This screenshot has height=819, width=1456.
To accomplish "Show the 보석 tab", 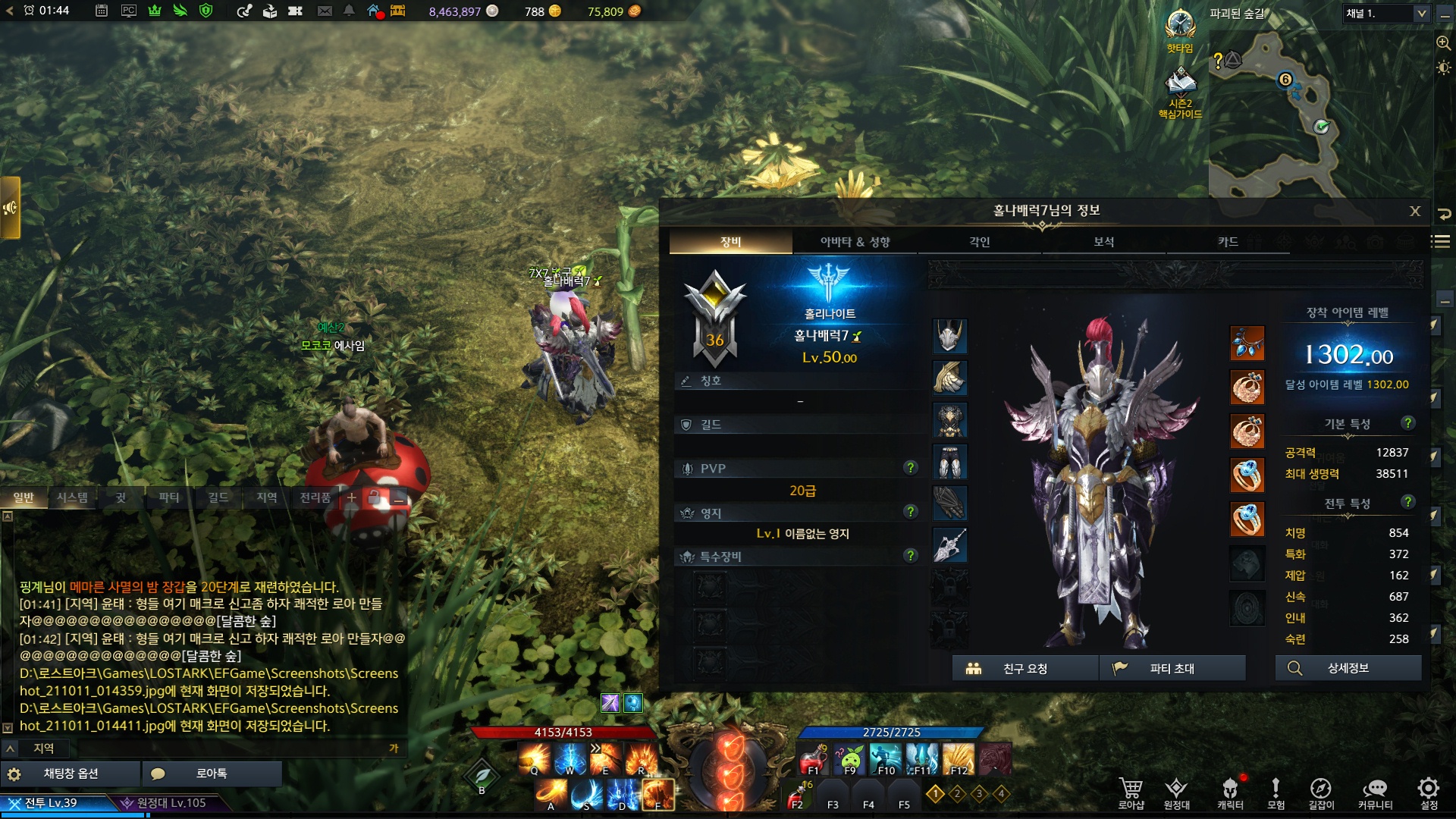I will (1103, 242).
